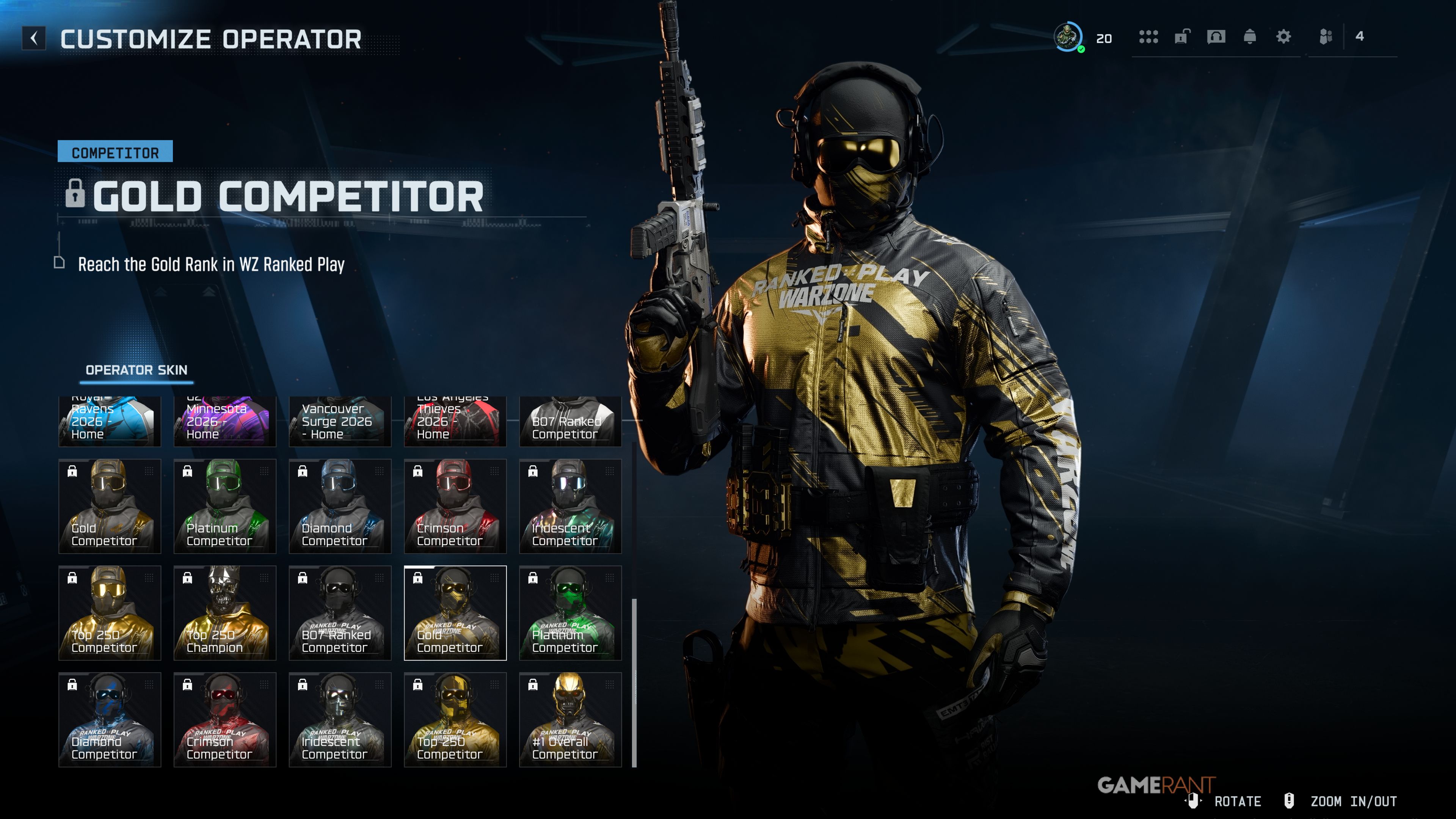Open the headset voice chat icon
This screenshot has height=819, width=1456.
click(x=1216, y=37)
